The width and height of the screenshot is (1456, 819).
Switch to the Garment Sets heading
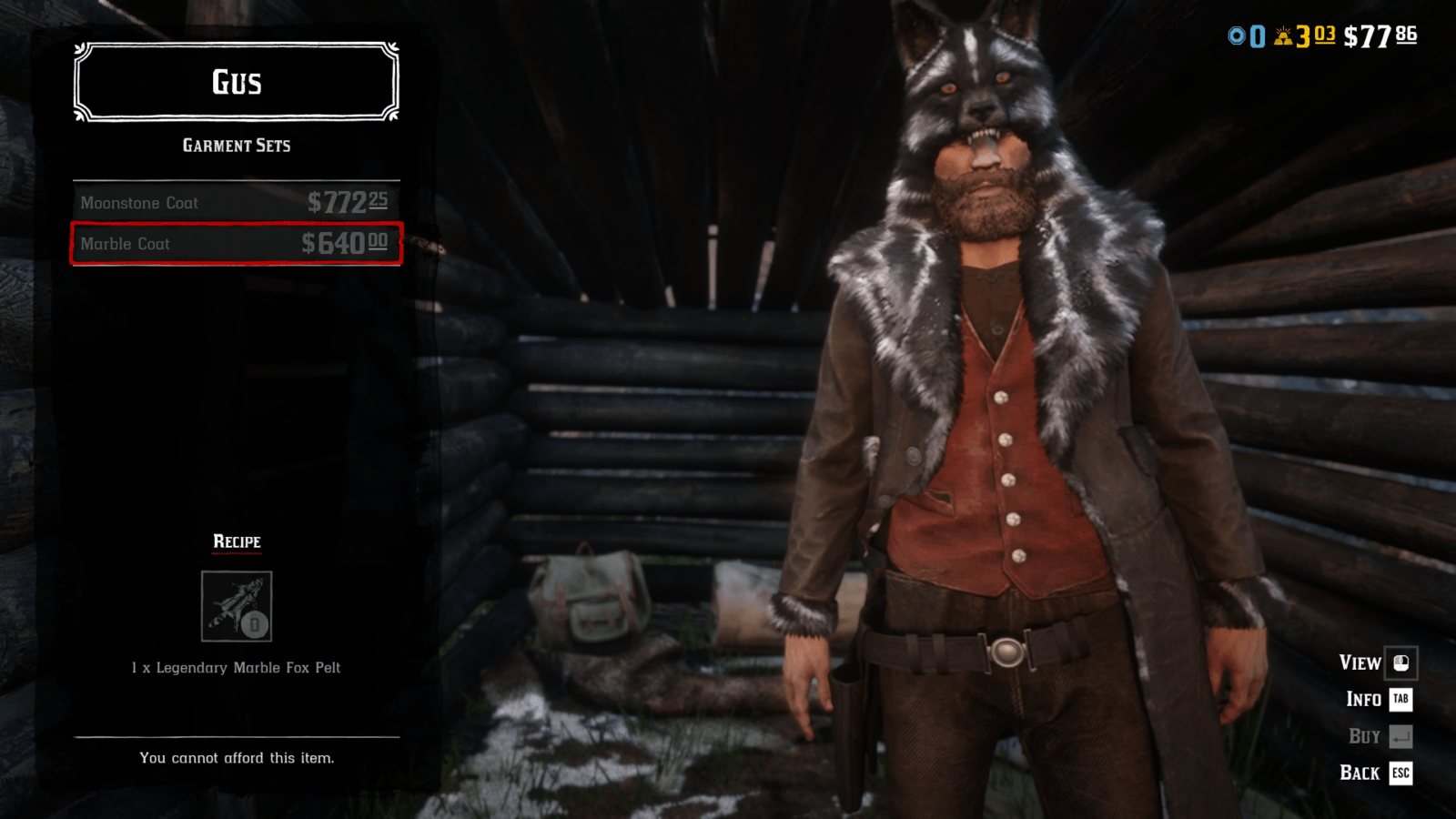tap(237, 145)
